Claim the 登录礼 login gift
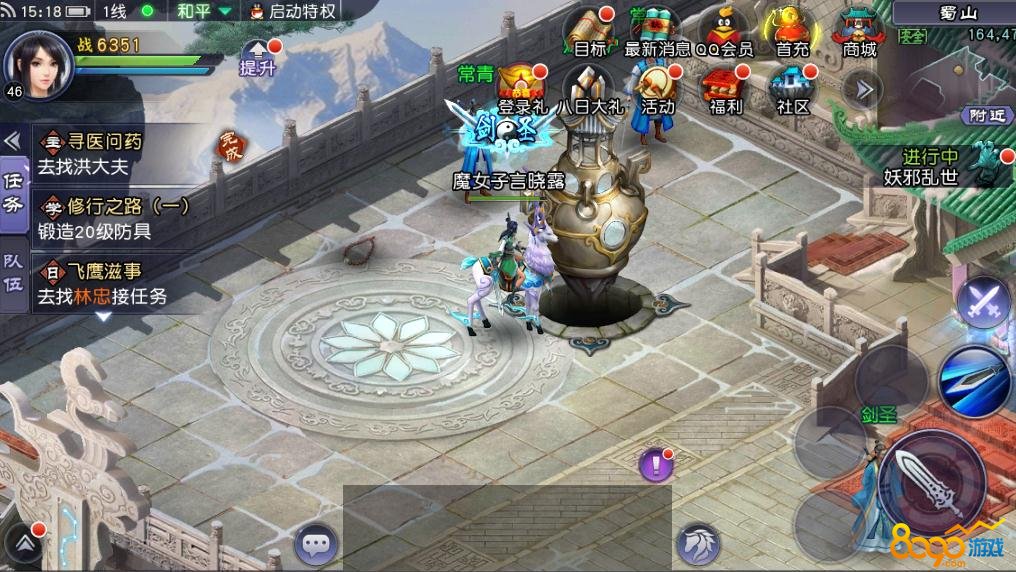Image resolution: width=1016 pixels, height=572 pixels. coord(519,88)
